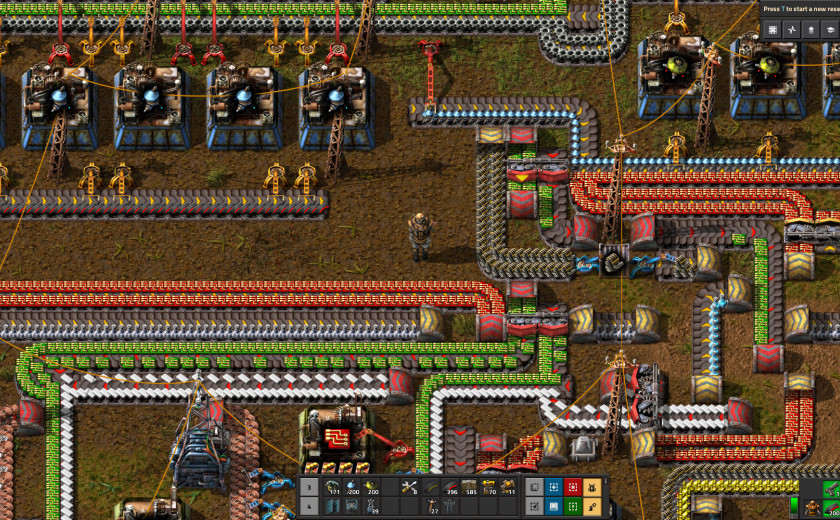
Task: Choose the quickbar slot showing 585
Action: 470,488
